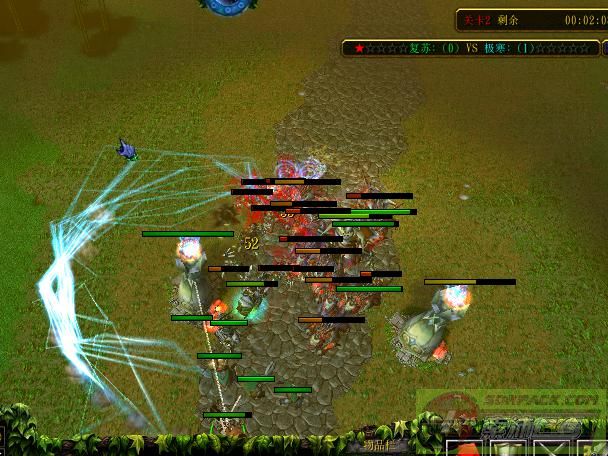This screenshot has height=456, width=608.
Task: Collapse the 复苏 VS 极寒 scoreboard
Action: click(604, 47)
